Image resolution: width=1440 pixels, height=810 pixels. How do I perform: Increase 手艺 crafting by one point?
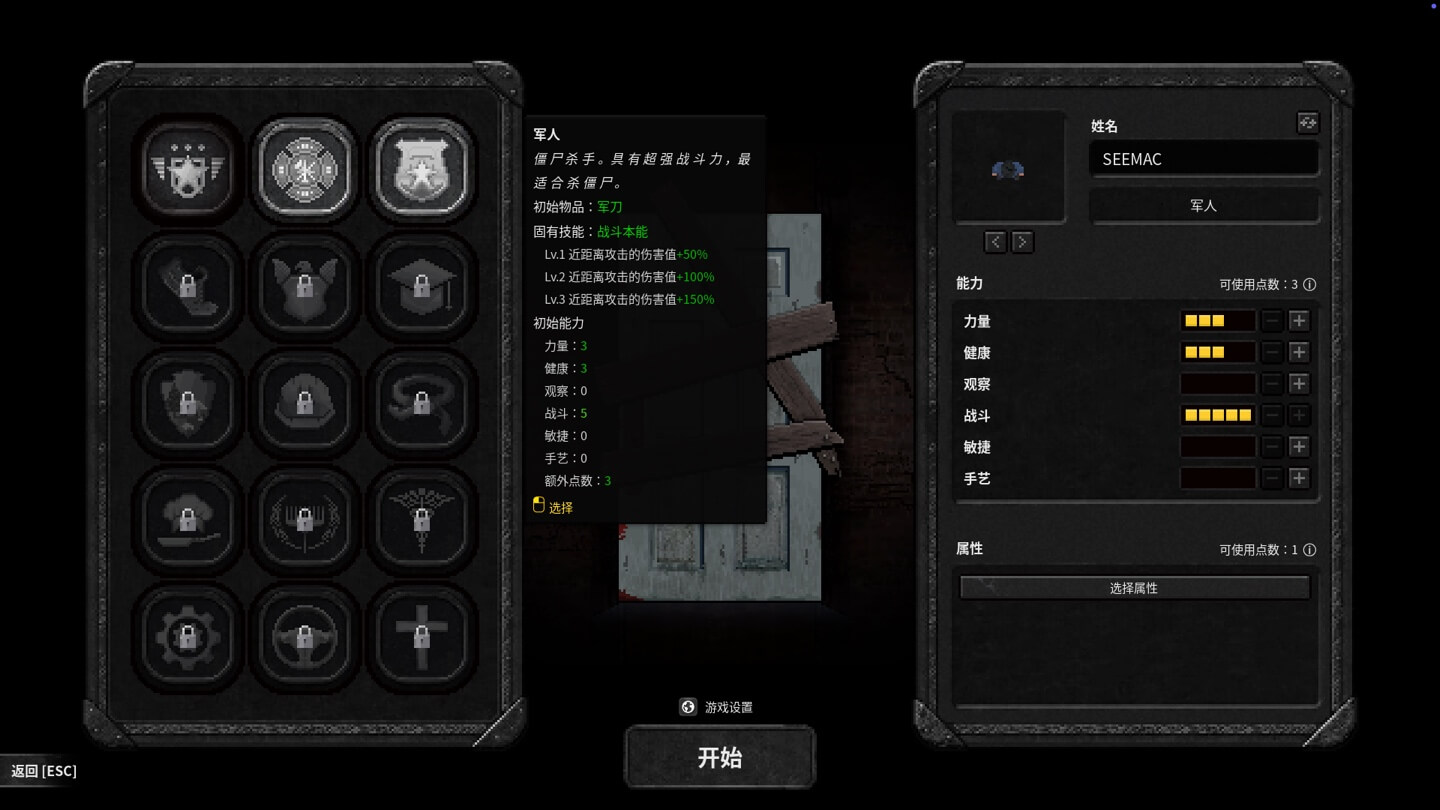tap(1299, 478)
